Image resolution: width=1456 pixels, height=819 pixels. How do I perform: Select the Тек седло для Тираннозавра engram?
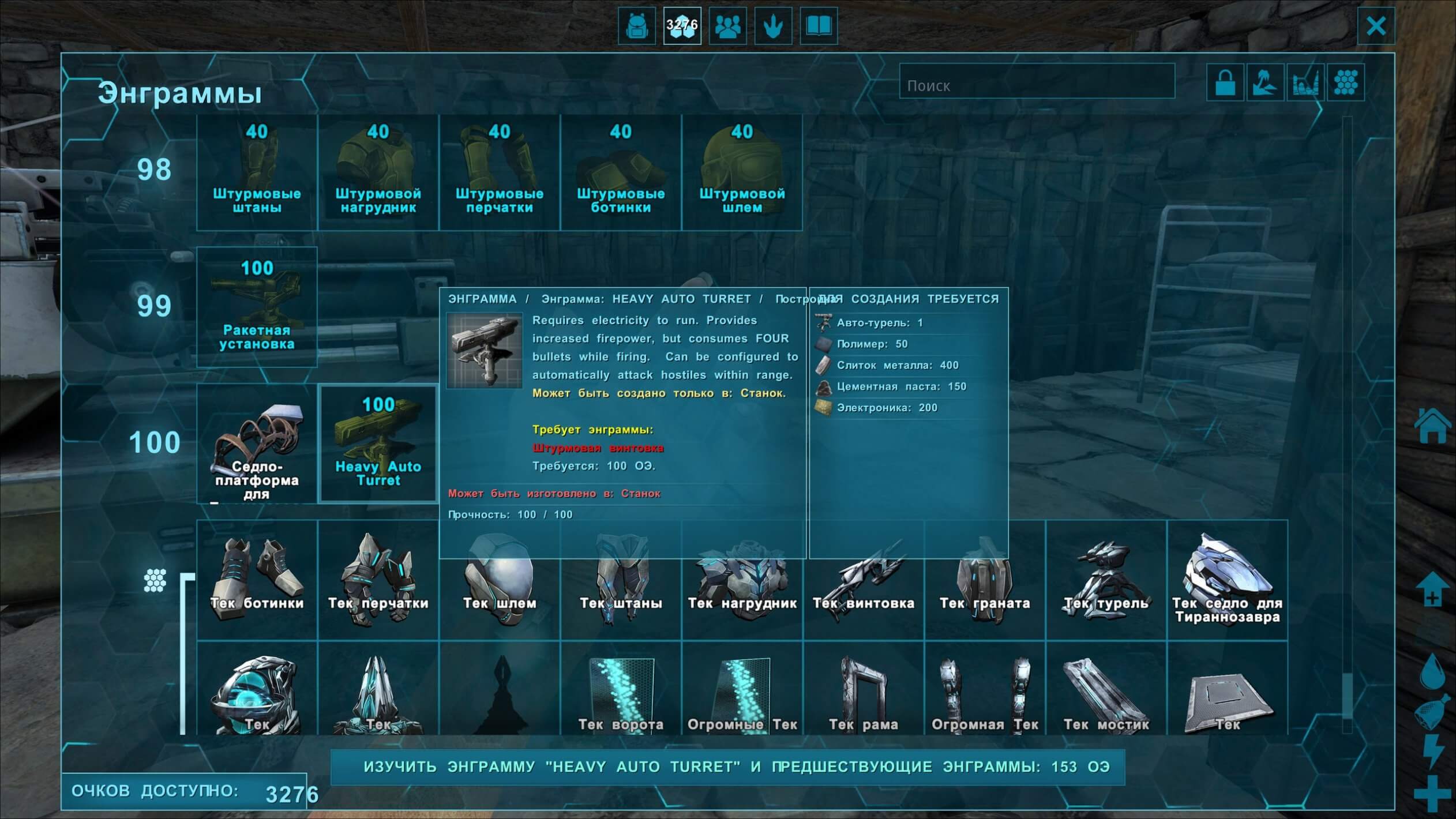[1227, 580]
